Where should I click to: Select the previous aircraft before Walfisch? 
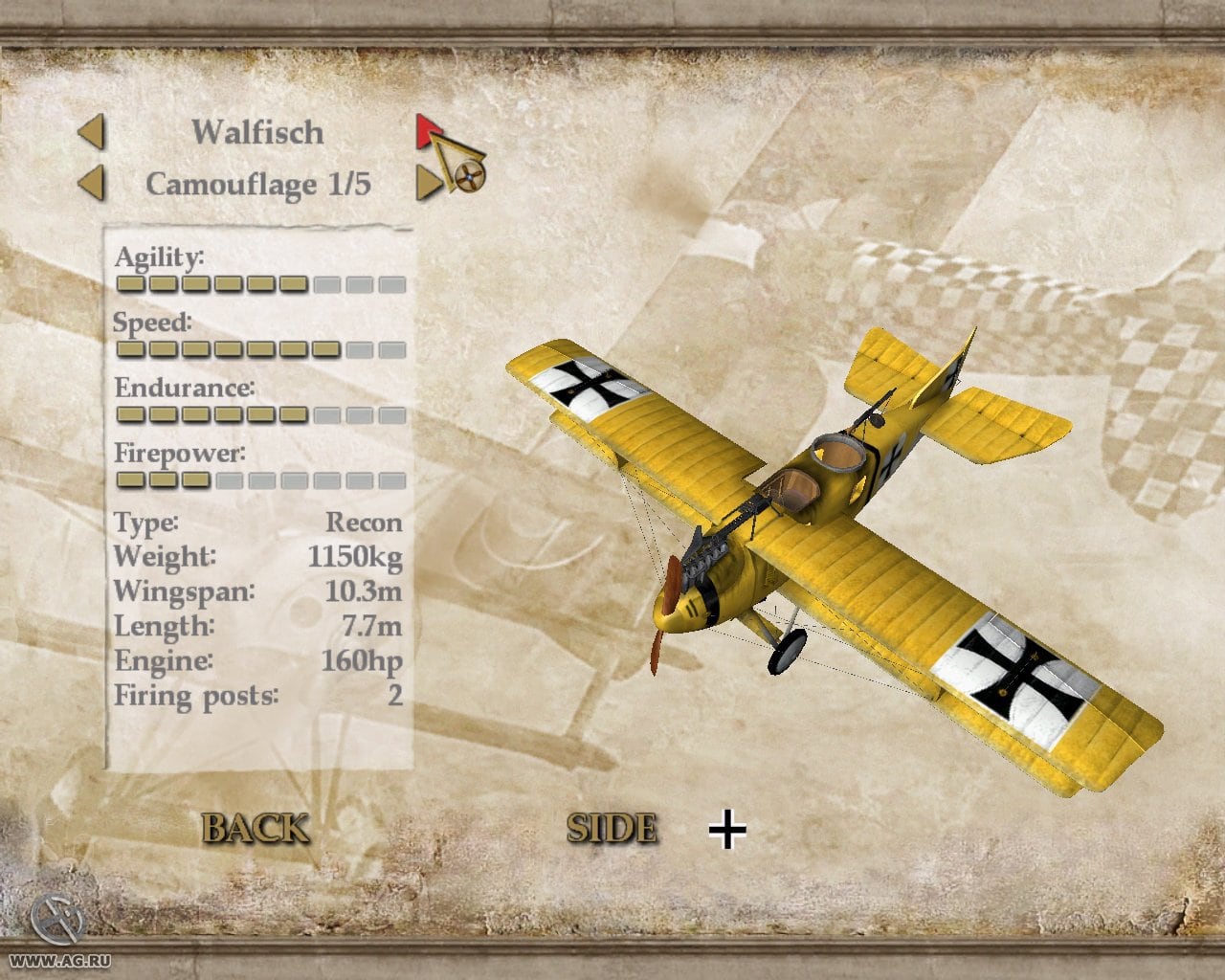pos(92,132)
